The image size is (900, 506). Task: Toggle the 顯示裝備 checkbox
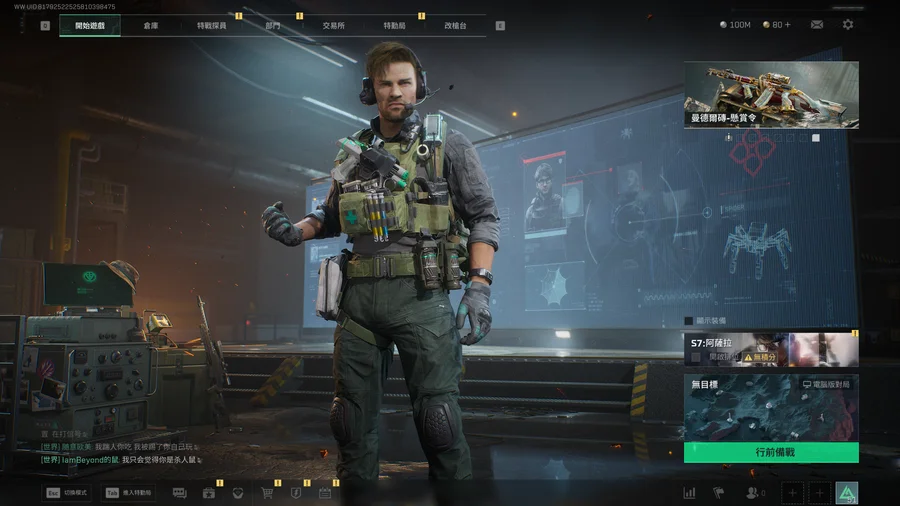[689, 321]
